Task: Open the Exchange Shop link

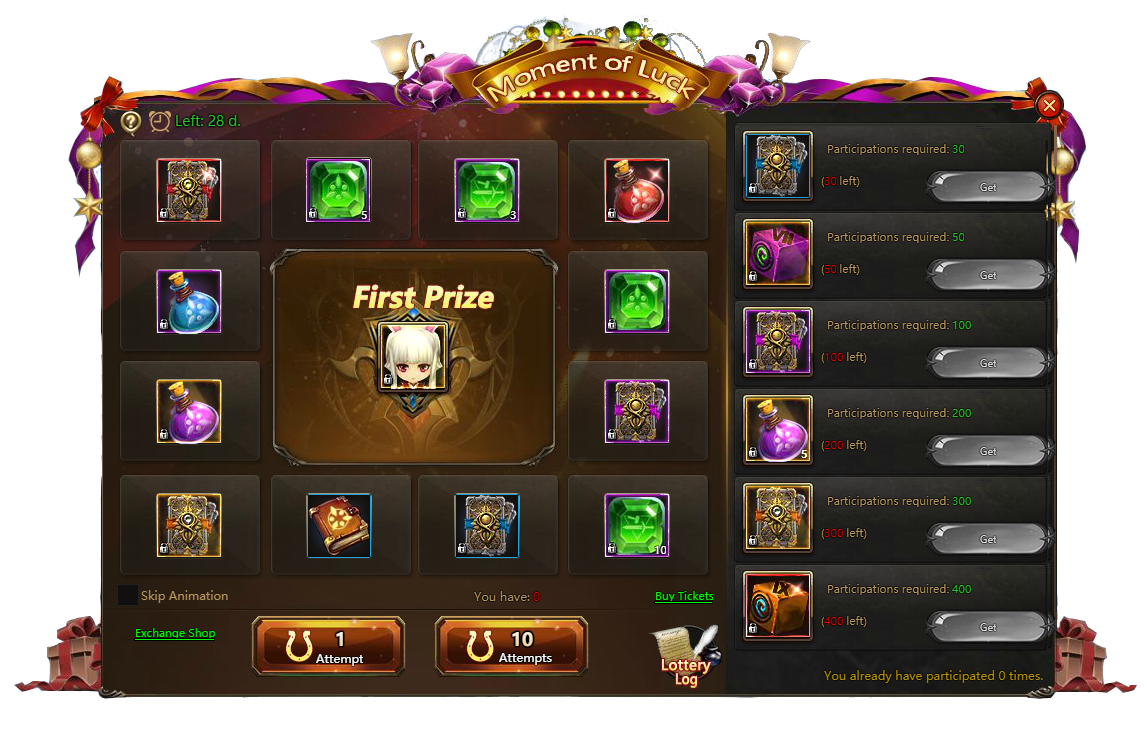Action: click(x=175, y=633)
